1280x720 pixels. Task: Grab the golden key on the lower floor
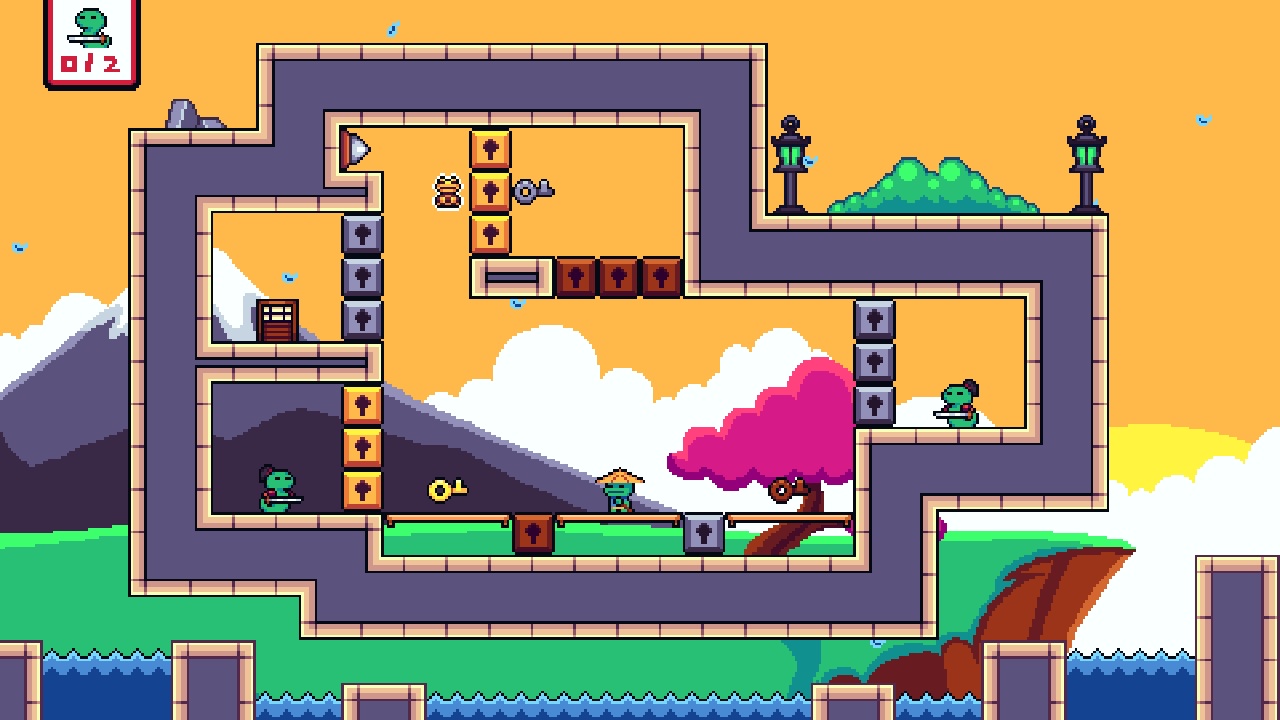(x=440, y=489)
